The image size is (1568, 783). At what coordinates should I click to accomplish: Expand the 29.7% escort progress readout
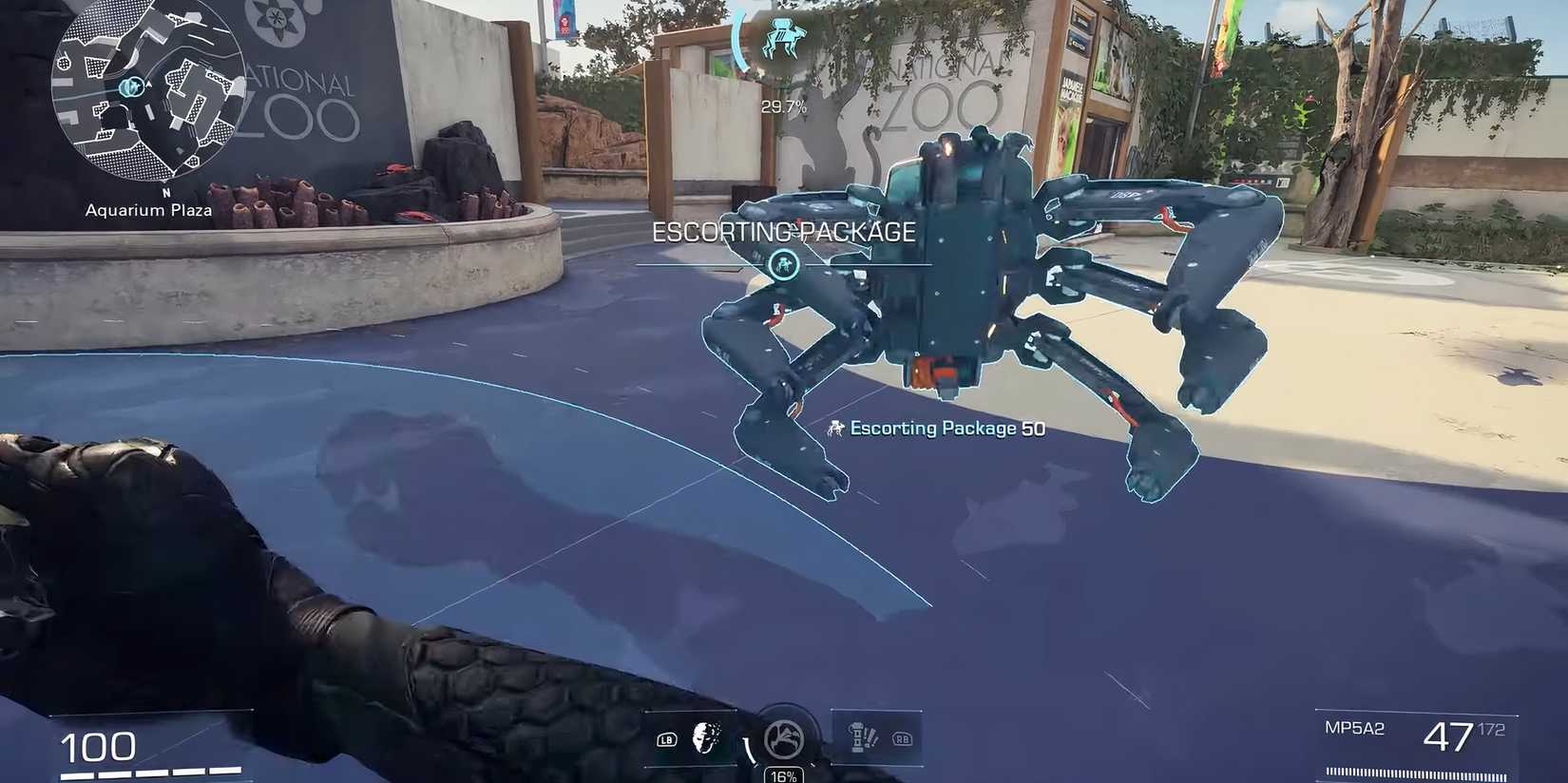[784, 106]
